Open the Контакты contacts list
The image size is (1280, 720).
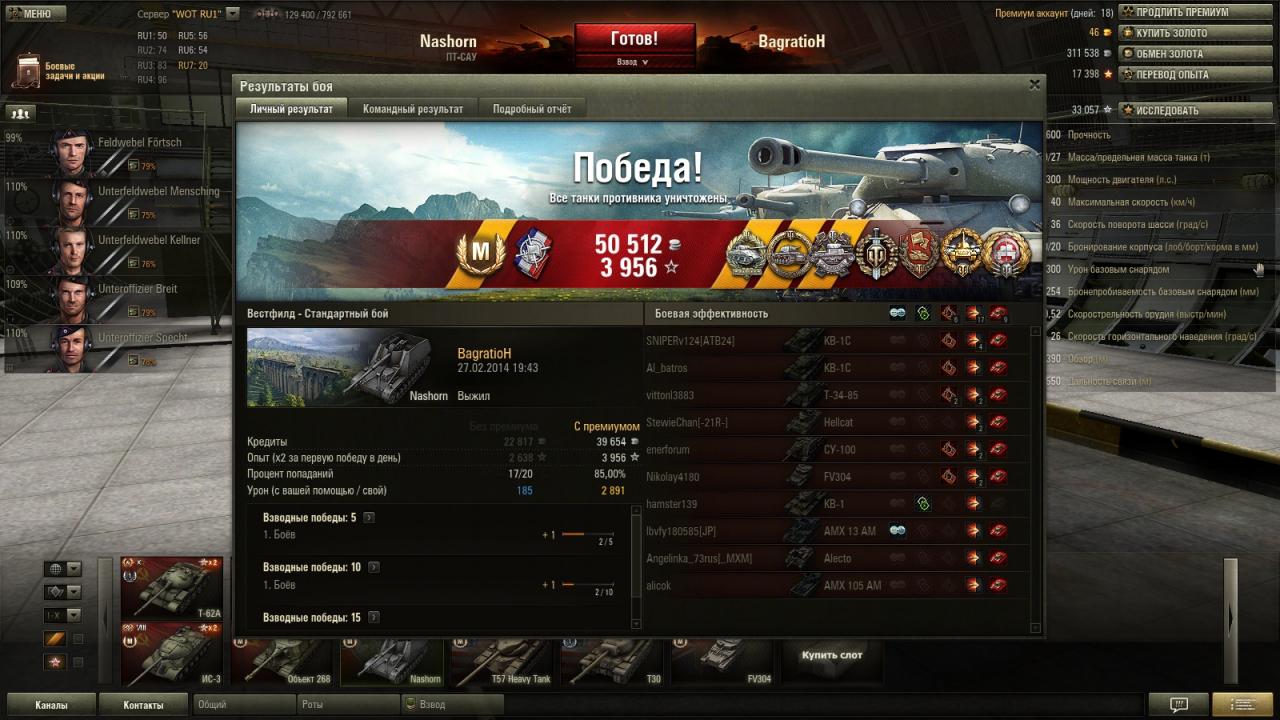tap(143, 705)
